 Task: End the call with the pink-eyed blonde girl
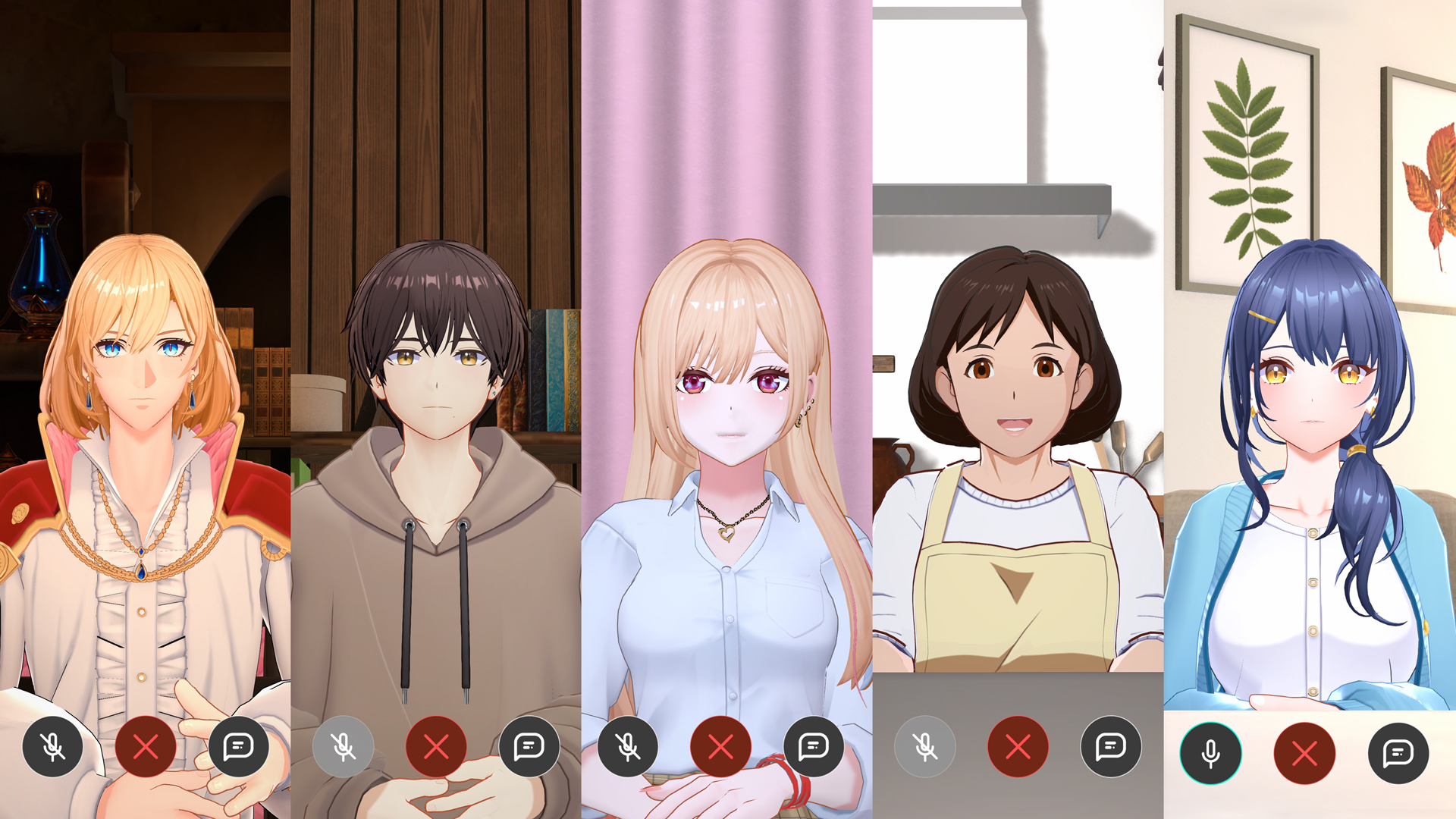pyautogui.click(x=720, y=747)
